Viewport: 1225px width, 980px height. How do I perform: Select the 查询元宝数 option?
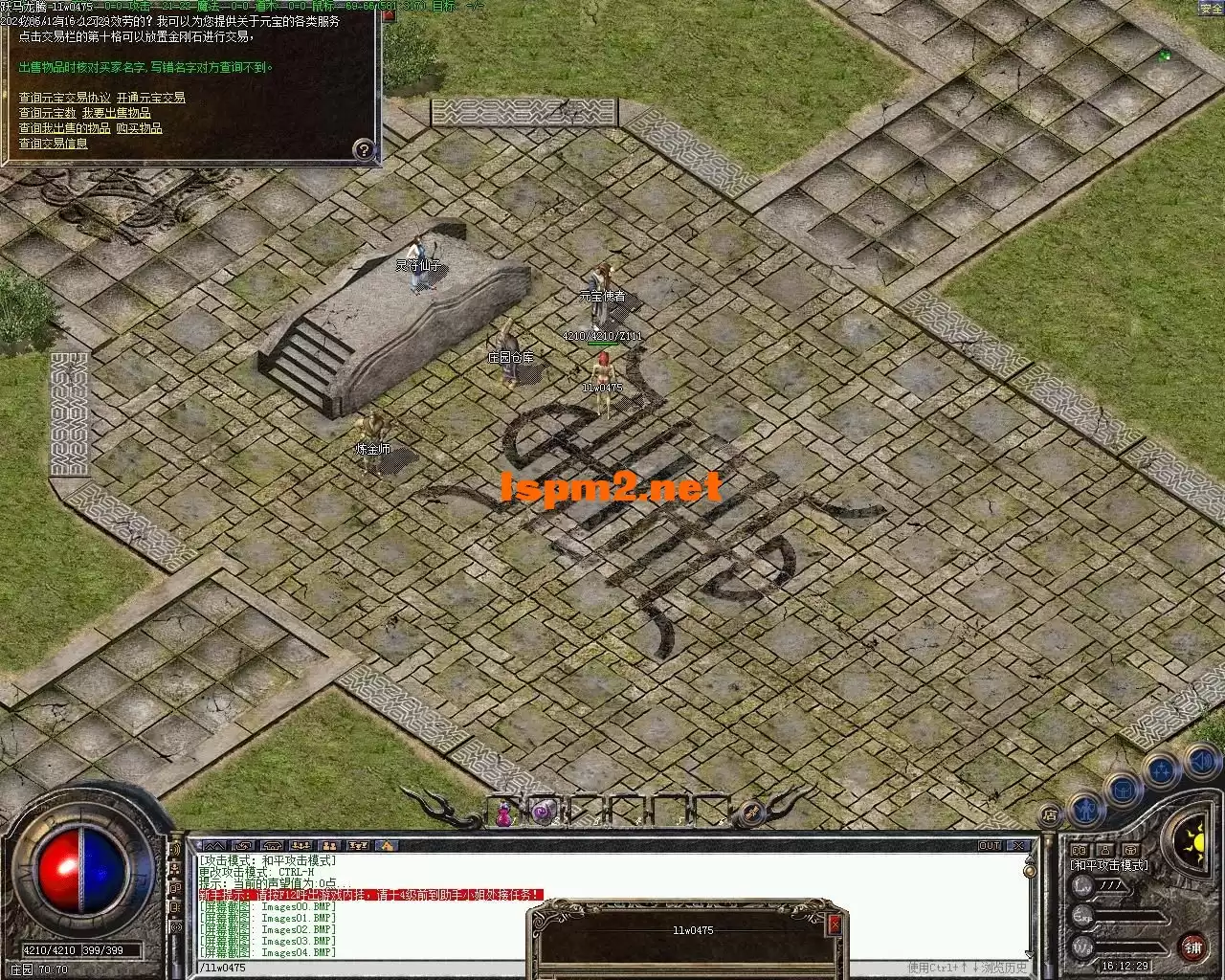47,113
